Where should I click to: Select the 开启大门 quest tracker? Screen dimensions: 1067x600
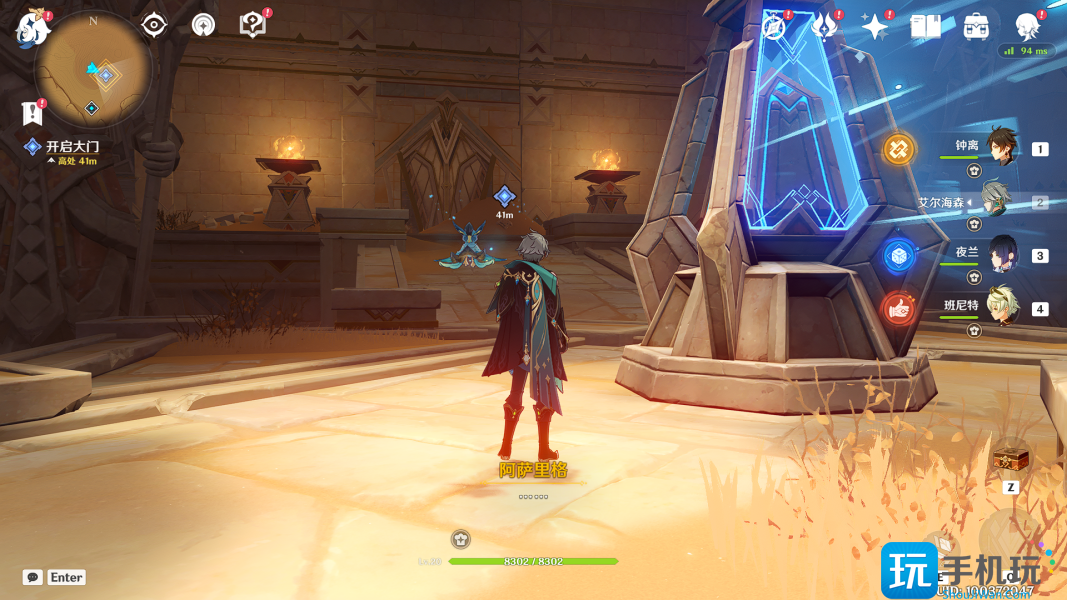point(72,147)
